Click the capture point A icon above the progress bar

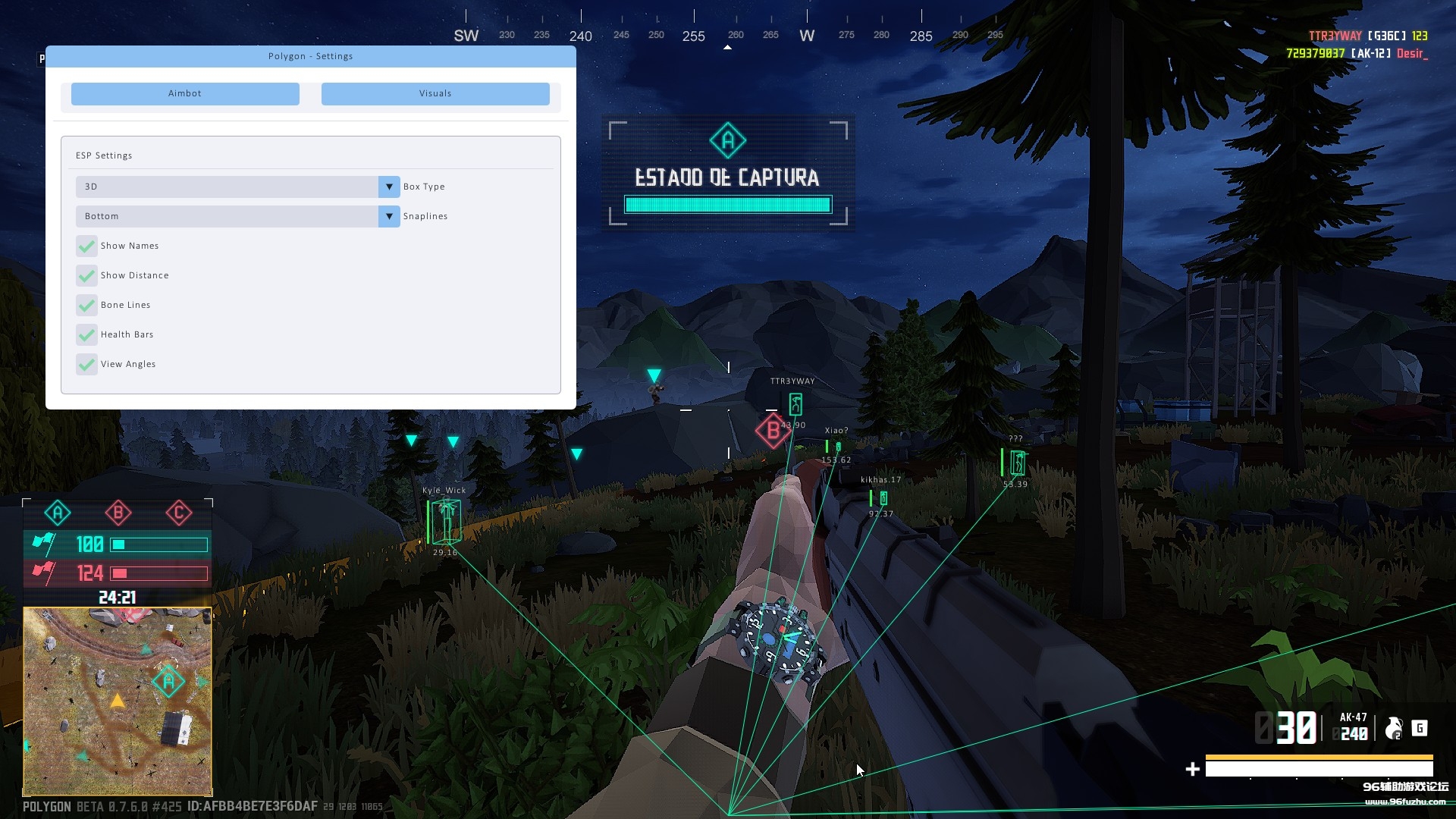(x=727, y=140)
